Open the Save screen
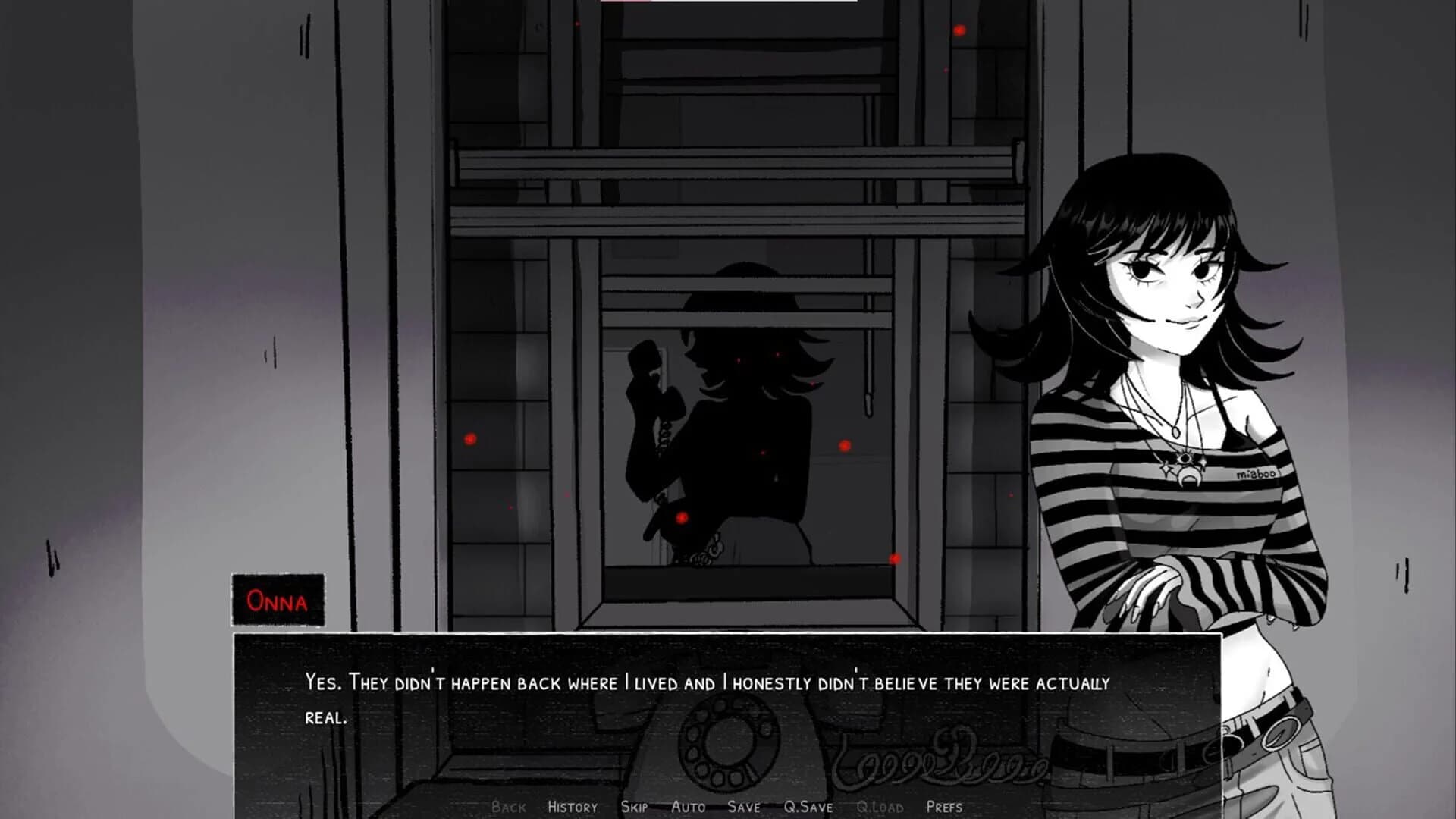Viewport: 1456px width, 819px height. click(745, 808)
